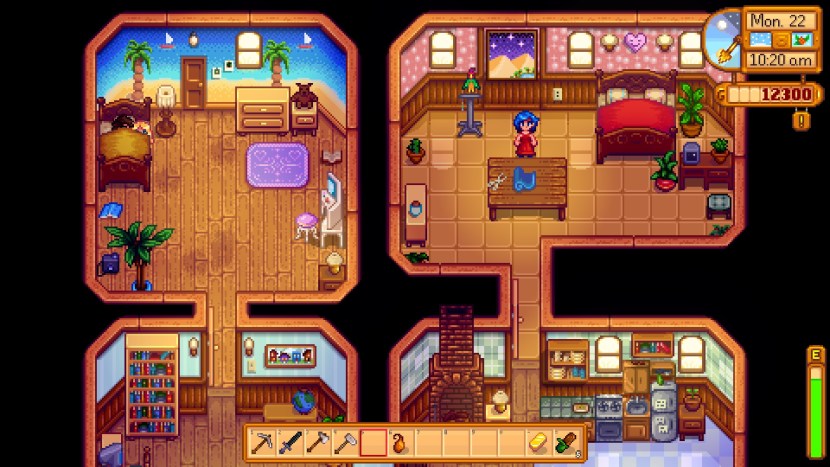Select the hammer tool slot
This screenshot has height=467, width=830.
345,443
